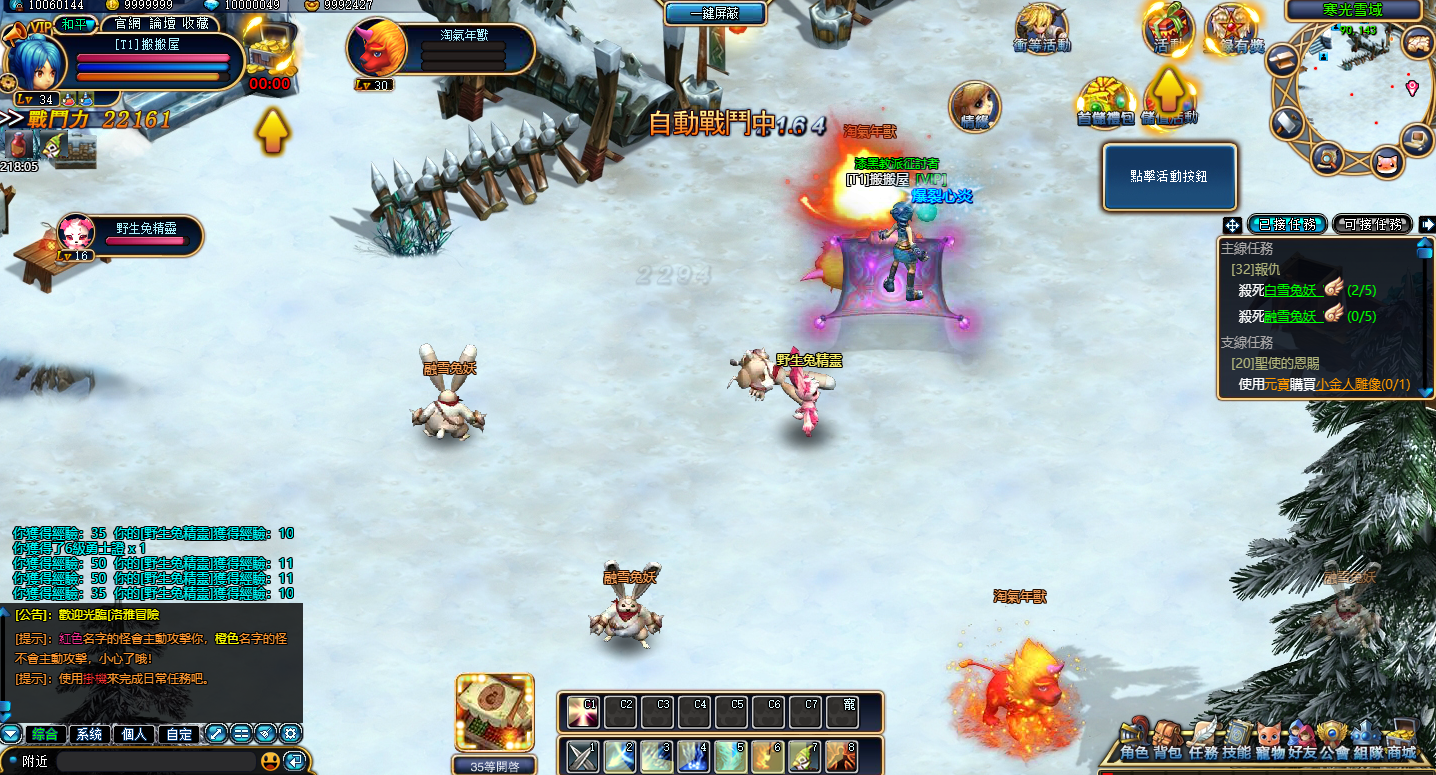Screen dimensions: 1436x775
Task: Open the emoji picker smiley face
Action: tap(270, 761)
